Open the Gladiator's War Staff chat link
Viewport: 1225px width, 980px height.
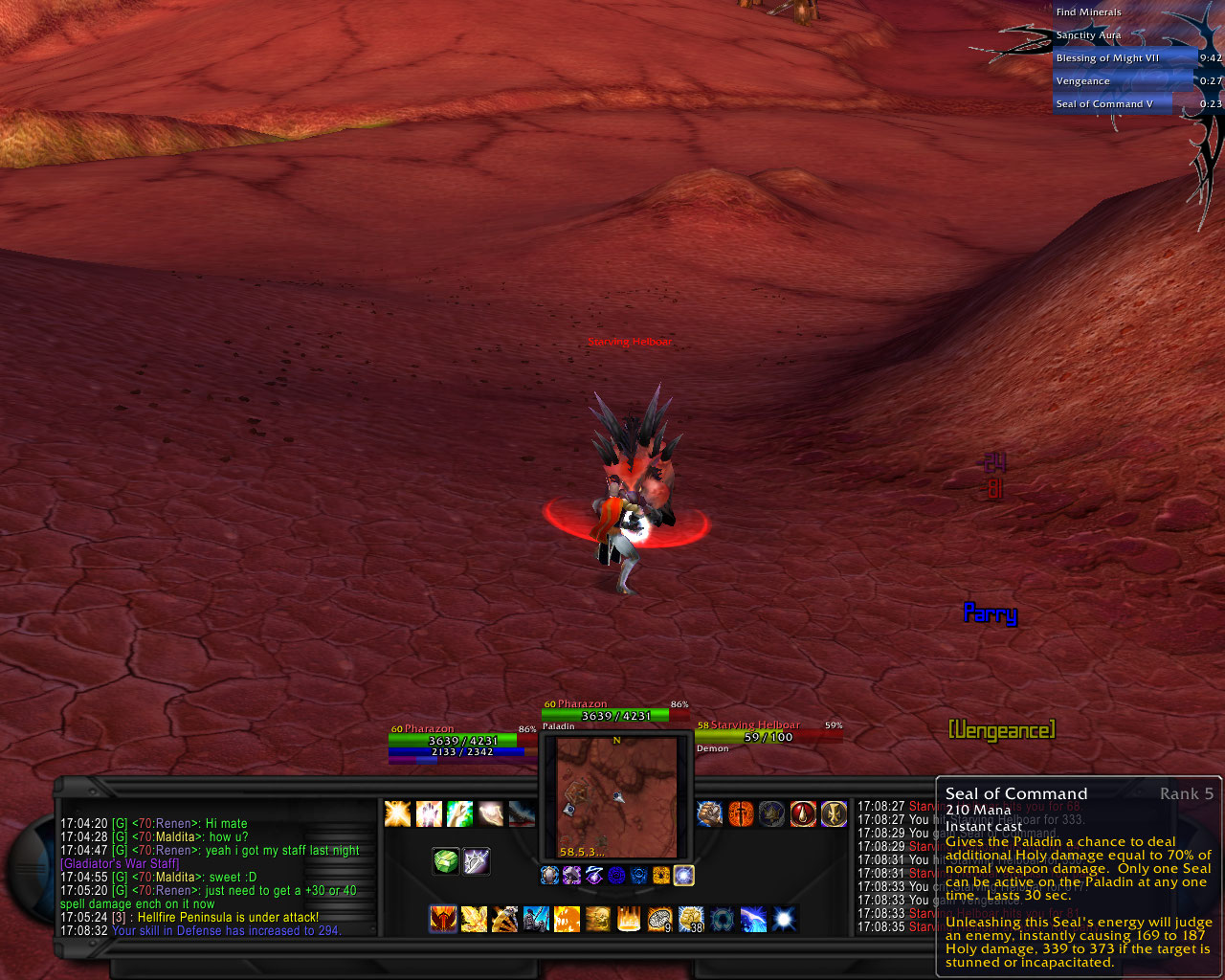[x=120, y=863]
